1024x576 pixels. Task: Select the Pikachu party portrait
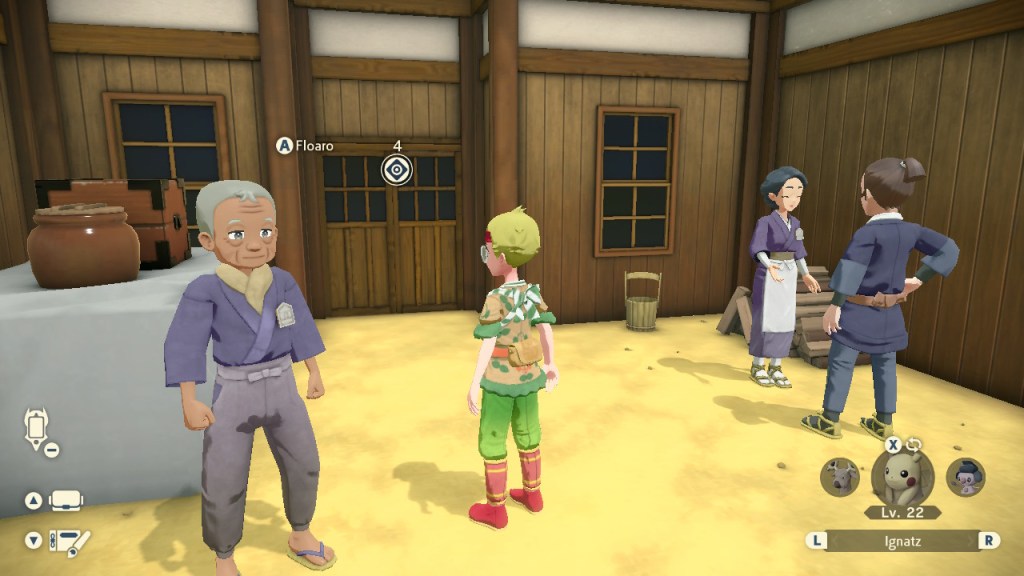[x=902, y=476]
